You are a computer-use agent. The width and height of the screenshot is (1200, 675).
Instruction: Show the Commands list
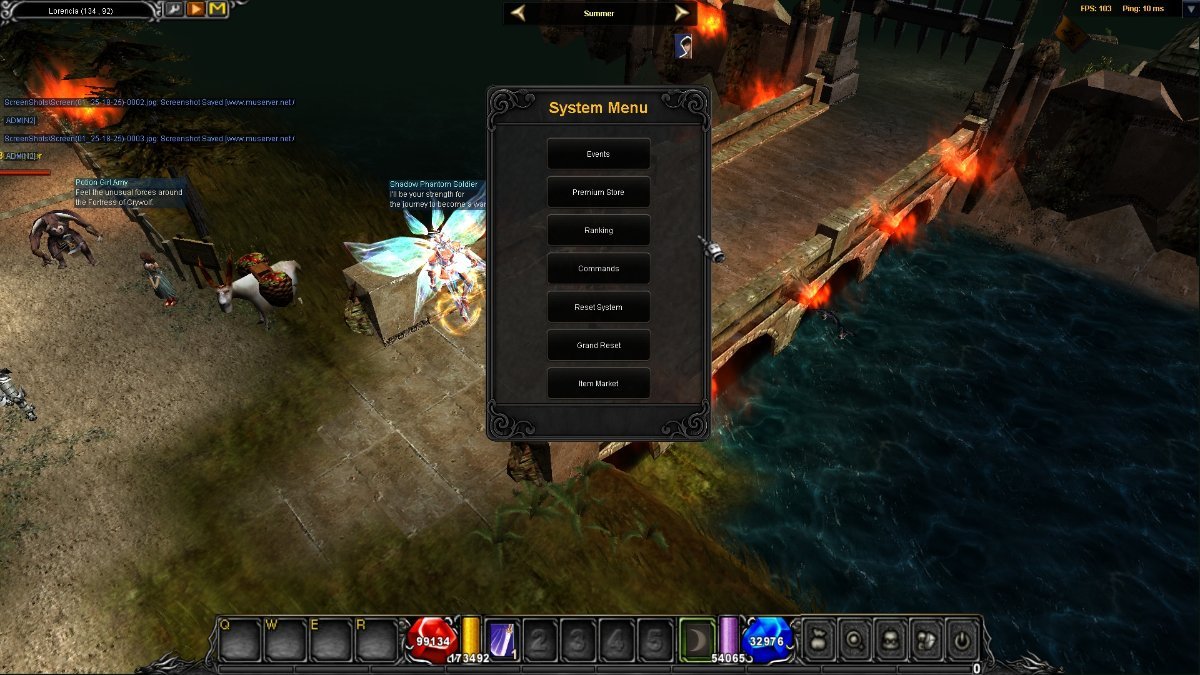[598, 269]
